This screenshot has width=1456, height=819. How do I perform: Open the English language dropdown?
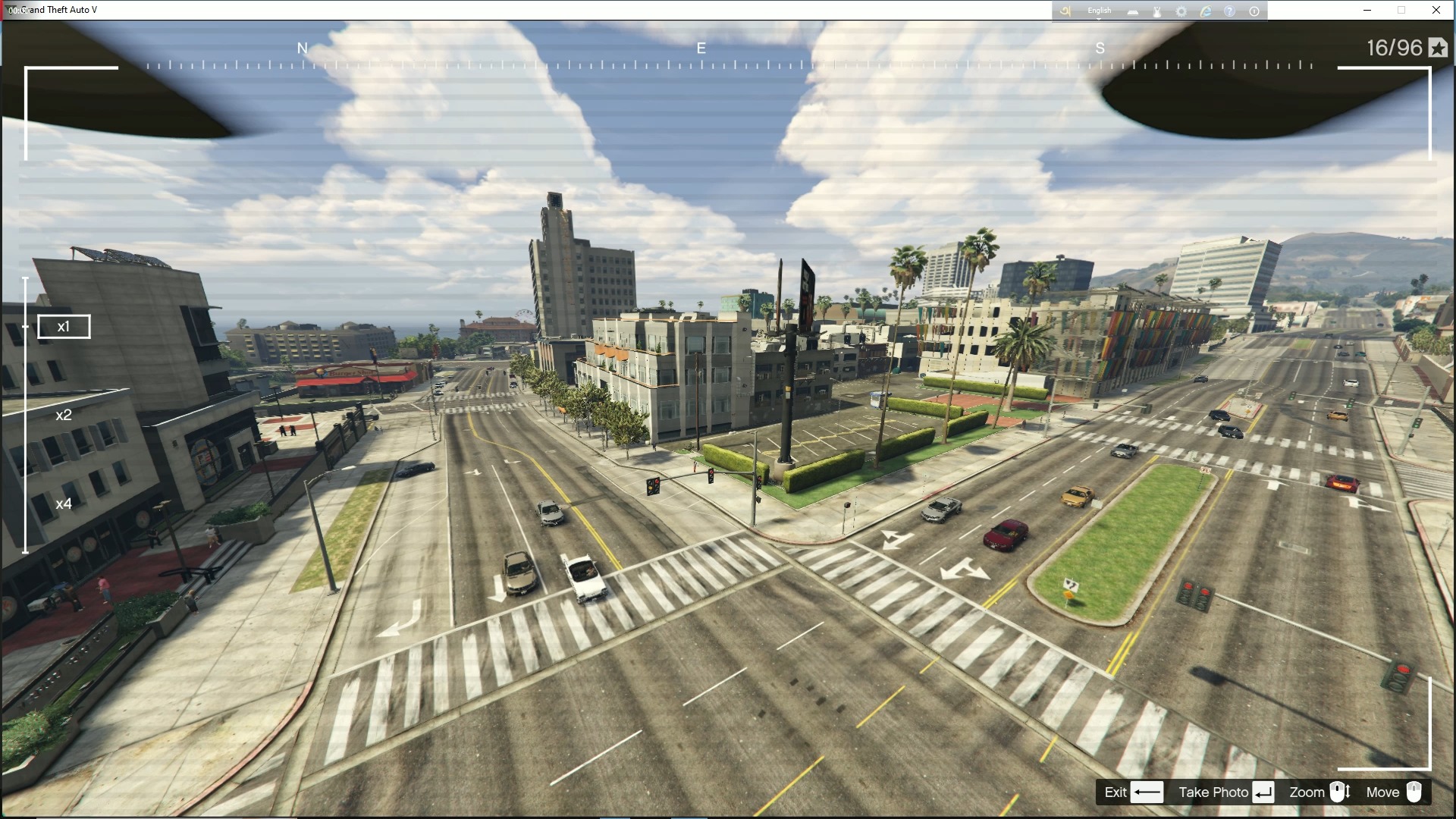tap(1099, 11)
